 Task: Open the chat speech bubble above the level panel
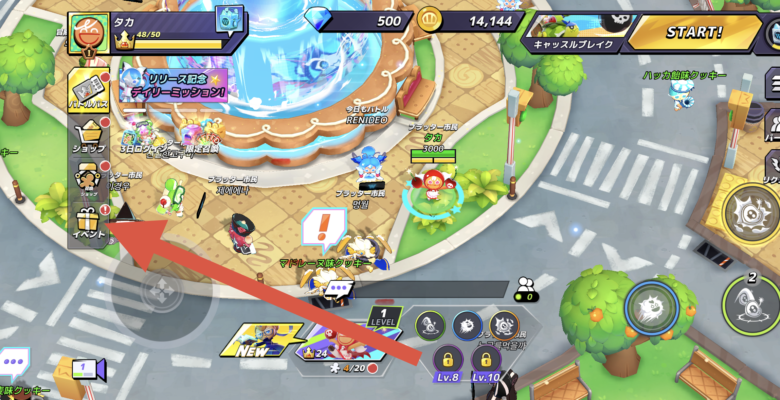point(339,288)
